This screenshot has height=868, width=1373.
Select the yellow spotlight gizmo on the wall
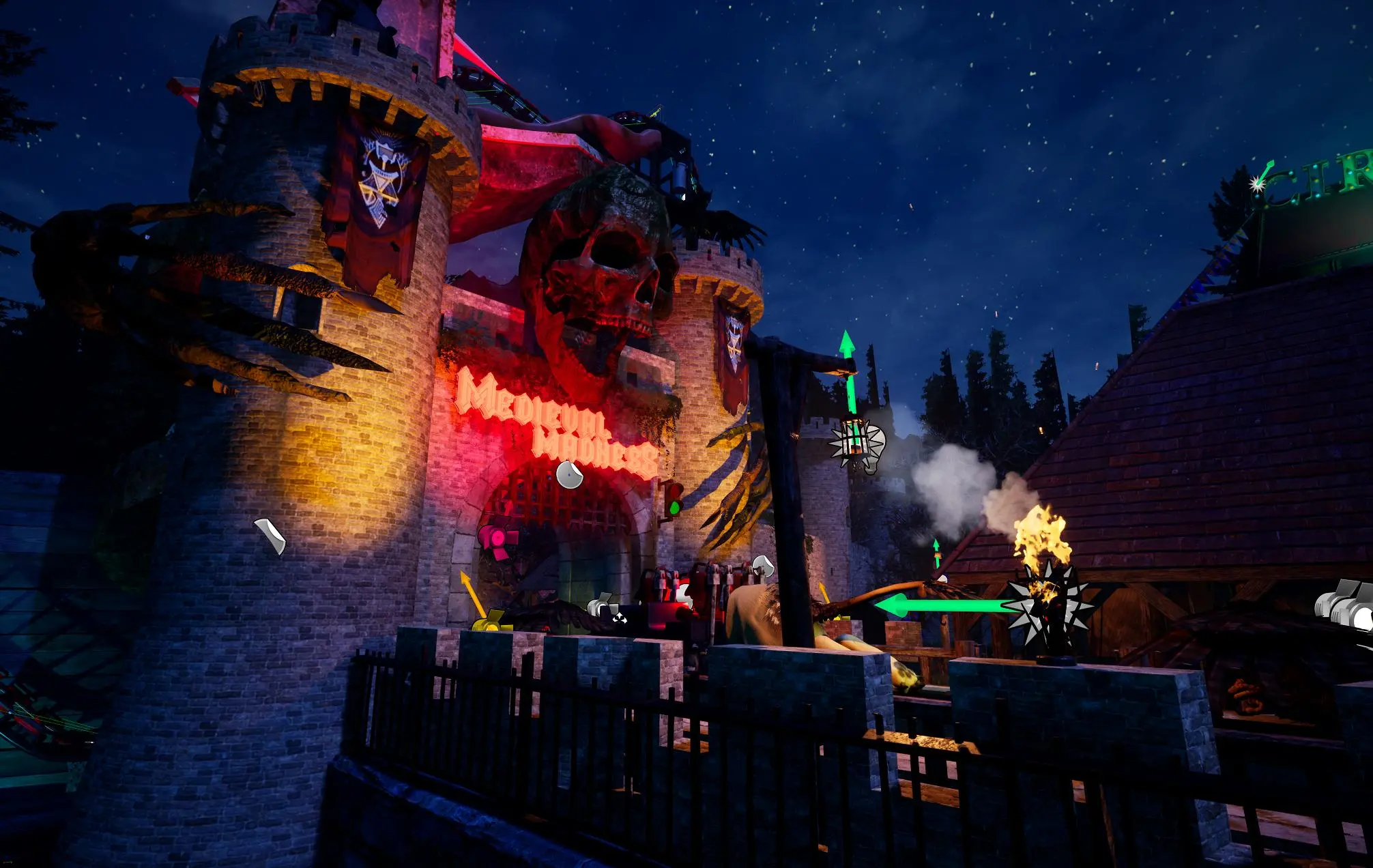490,622
